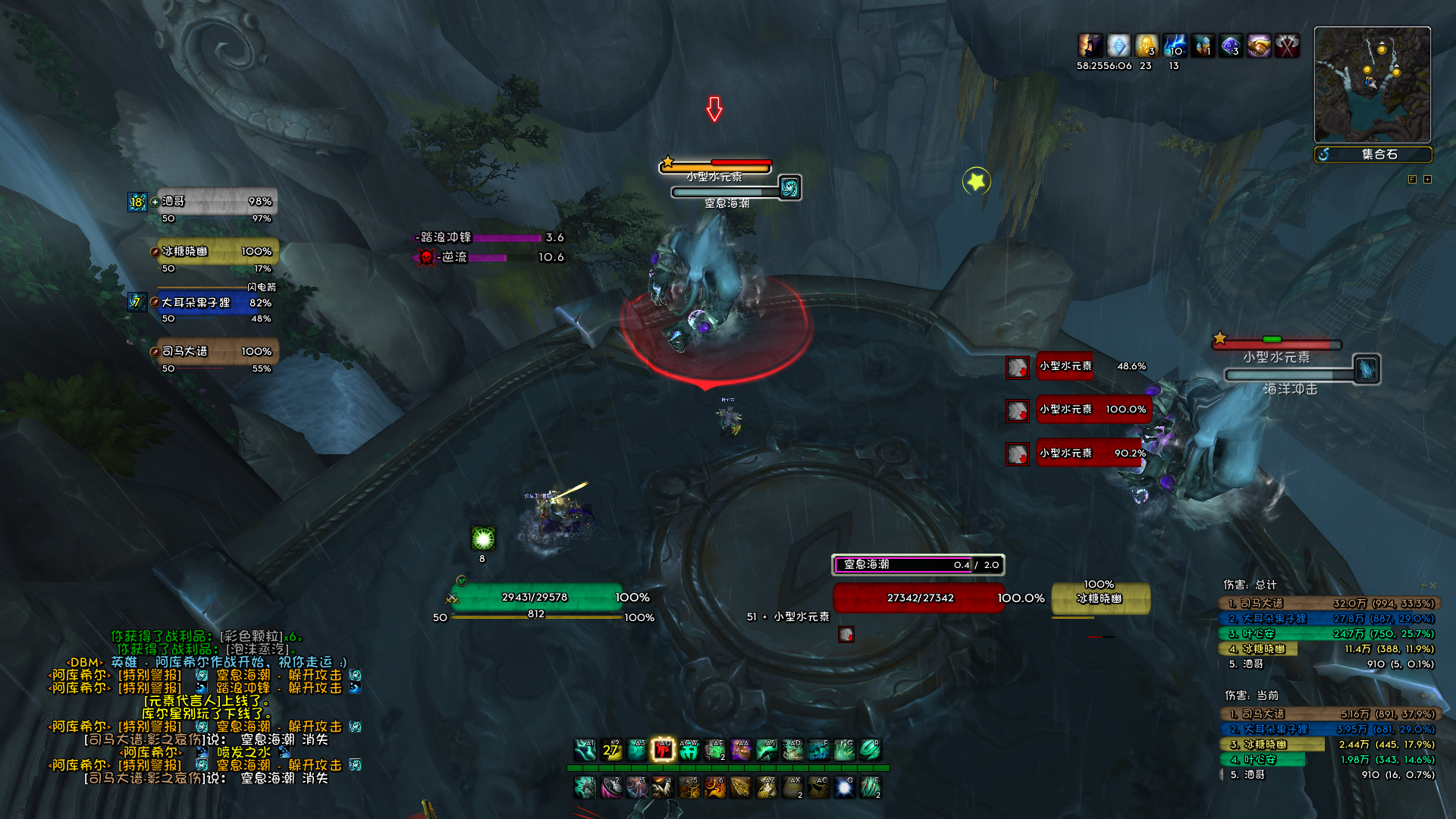The height and width of the screenshot is (819, 1456).
Task: Click the small plus button below the minimap
Action: click(1428, 180)
